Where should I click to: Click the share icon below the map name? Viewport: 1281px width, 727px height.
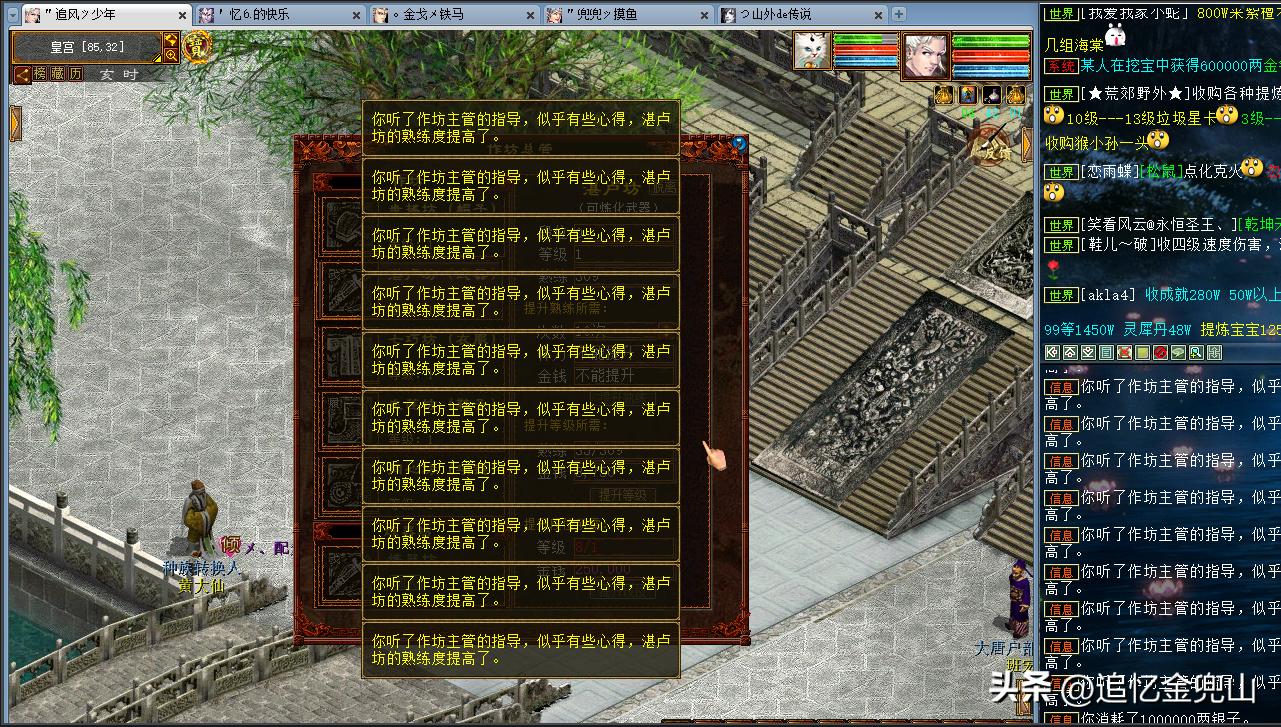(x=22, y=74)
